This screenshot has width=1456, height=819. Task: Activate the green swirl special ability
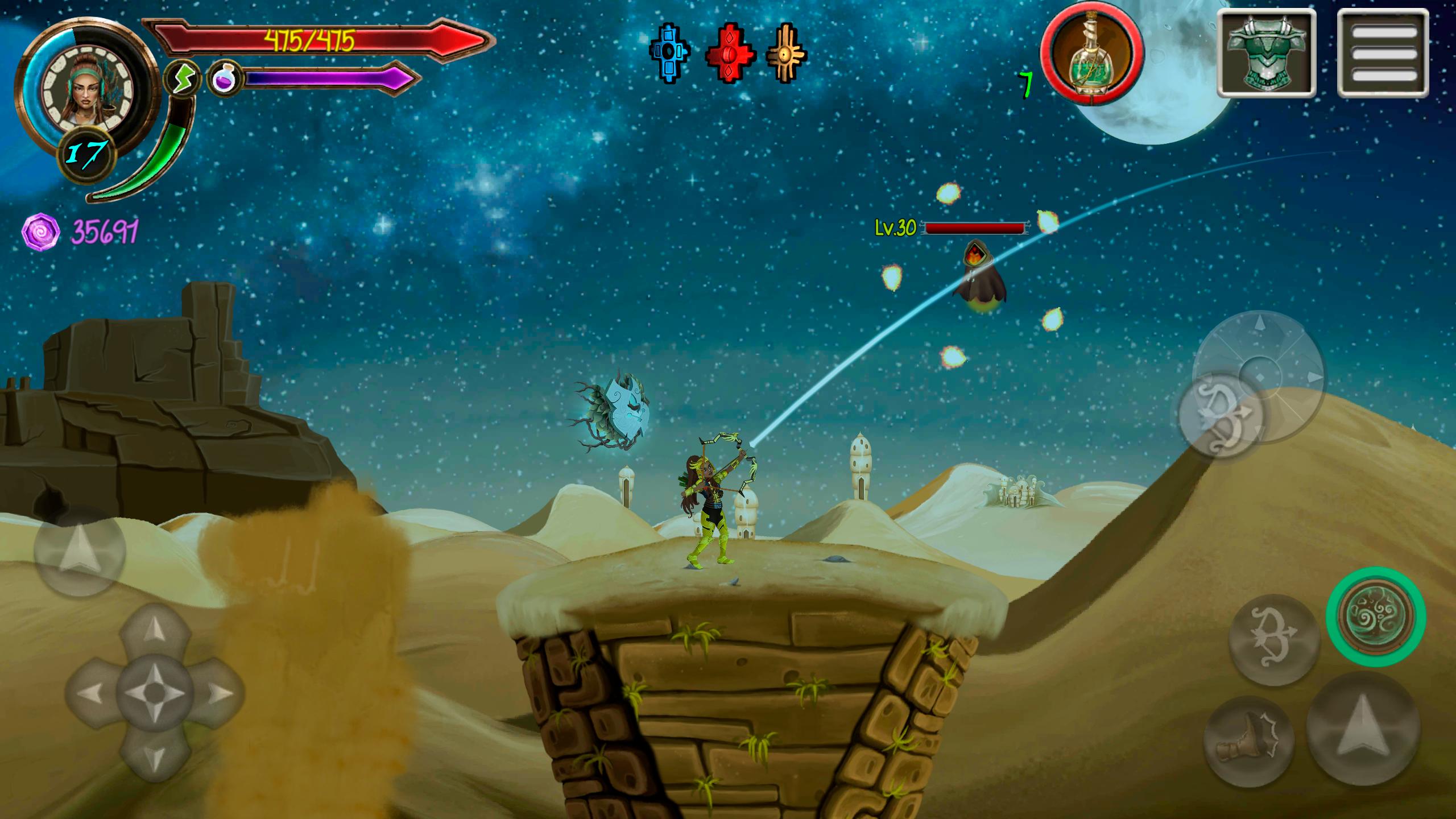click(x=1376, y=616)
